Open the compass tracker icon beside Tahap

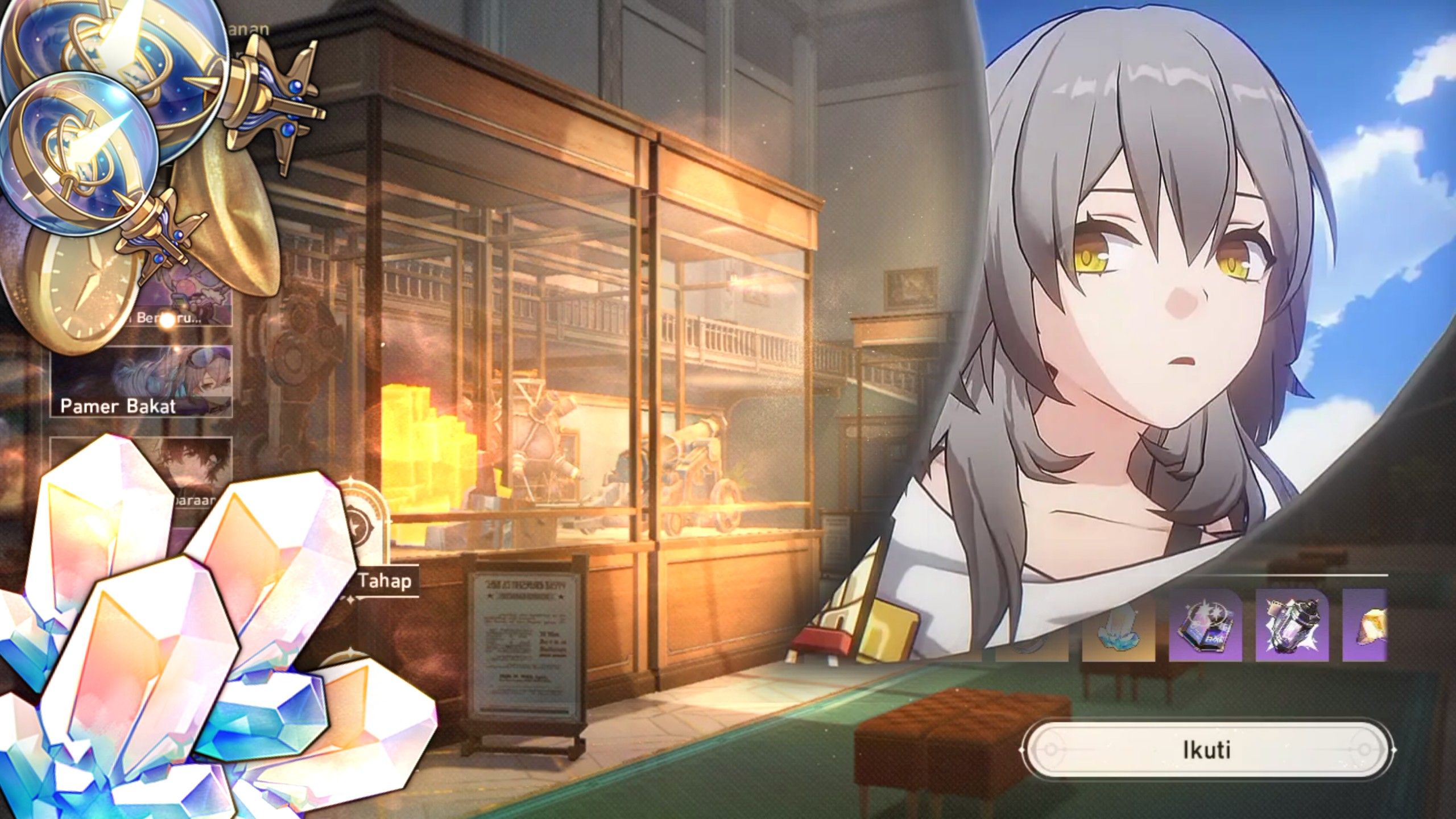(x=359, y=525)
